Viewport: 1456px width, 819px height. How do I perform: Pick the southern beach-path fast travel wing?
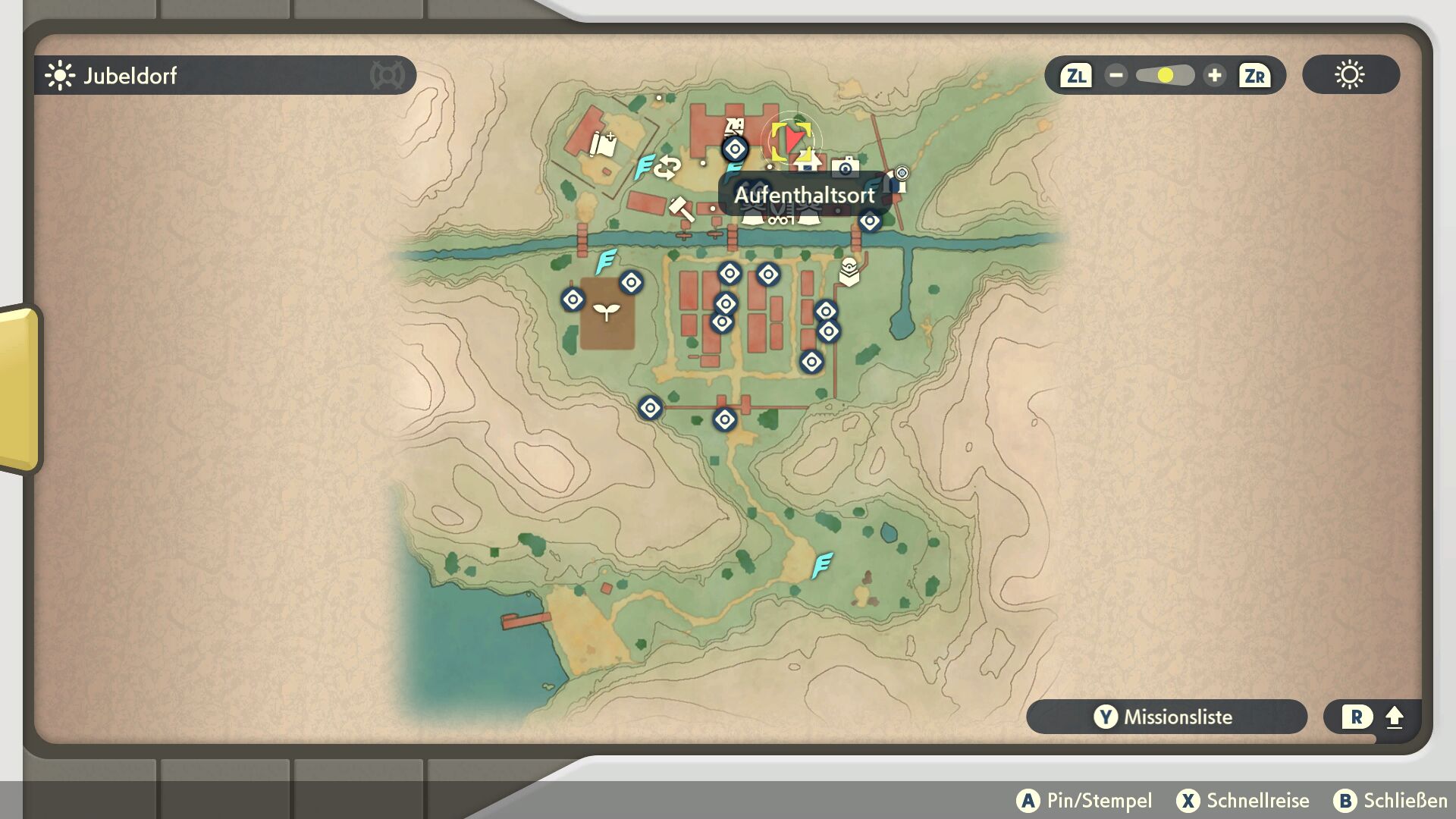[822, 565]
